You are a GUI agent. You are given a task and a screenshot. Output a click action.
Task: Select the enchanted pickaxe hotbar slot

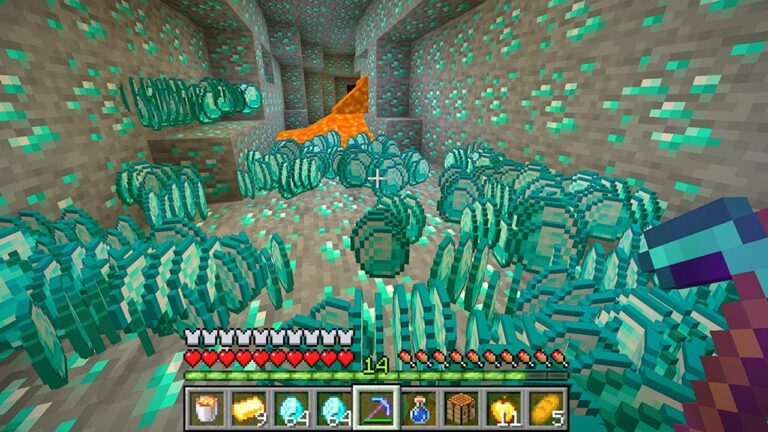(x=376, y=407)
